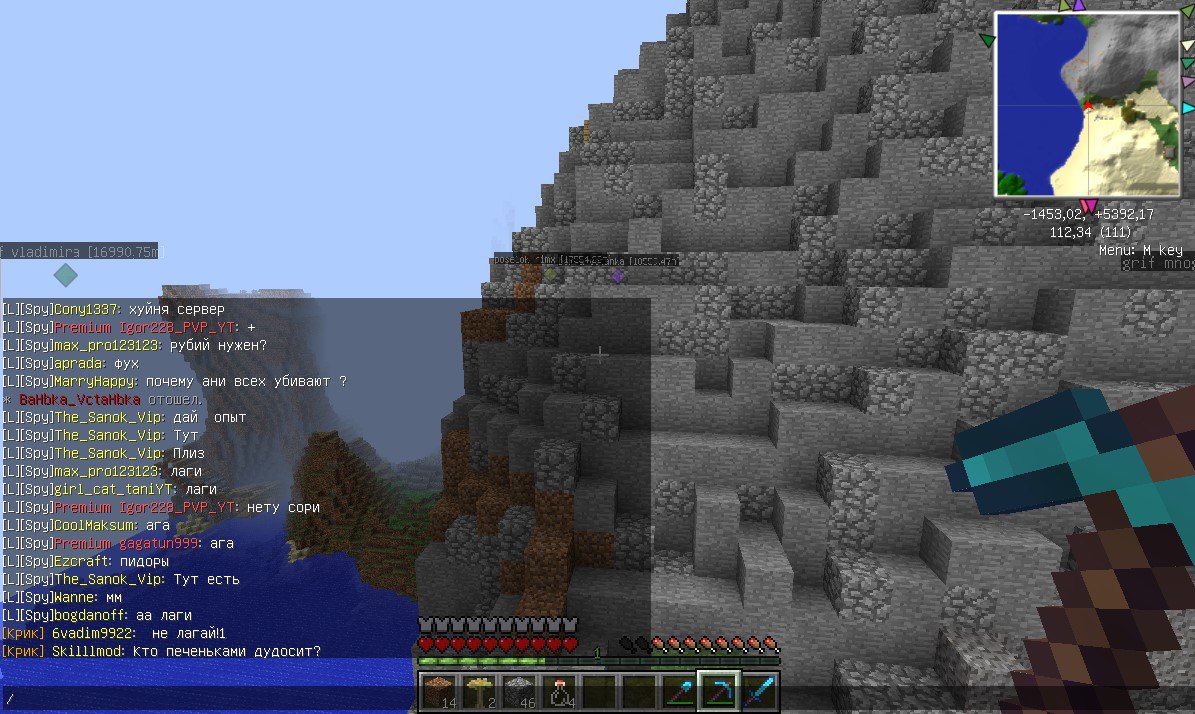Click the minimap in the corner

[1087, 105]
